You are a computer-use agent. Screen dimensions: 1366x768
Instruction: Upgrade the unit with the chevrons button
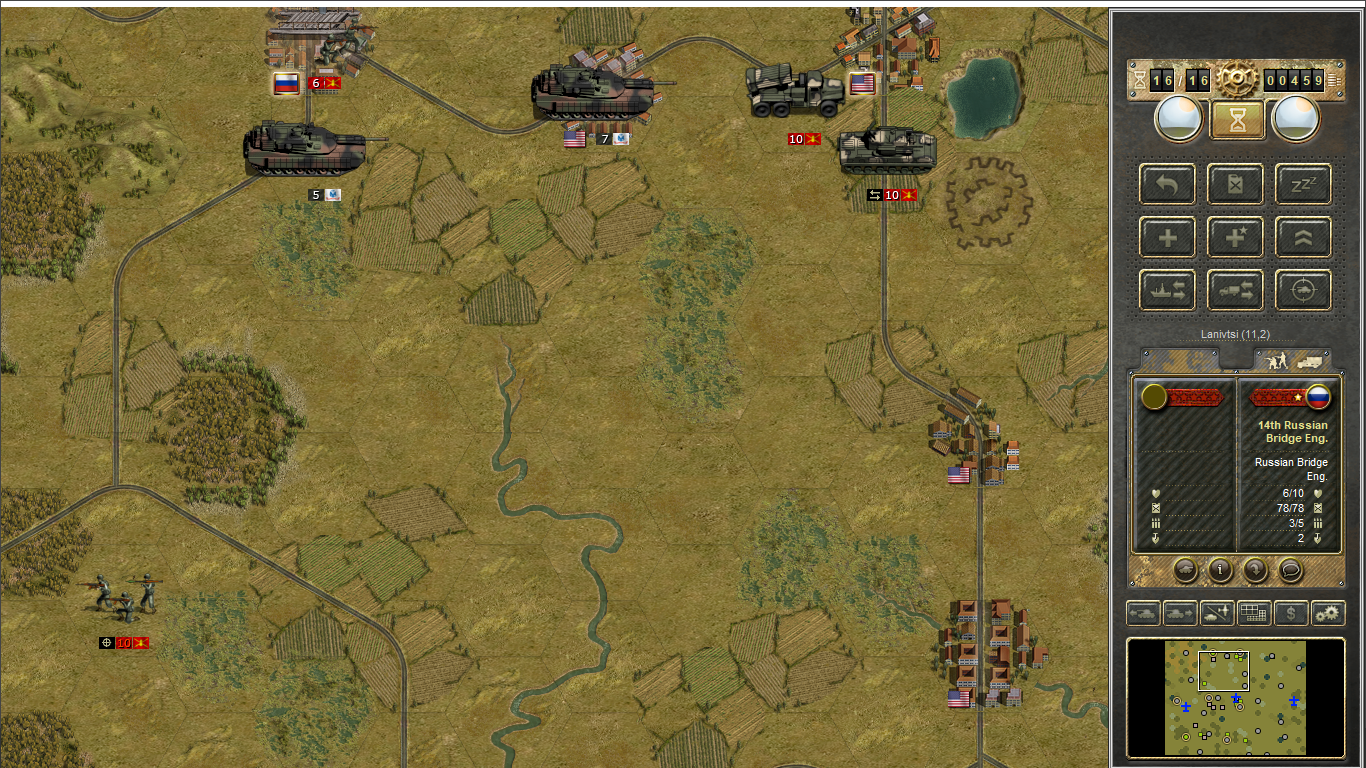[x=1303, y=237]
